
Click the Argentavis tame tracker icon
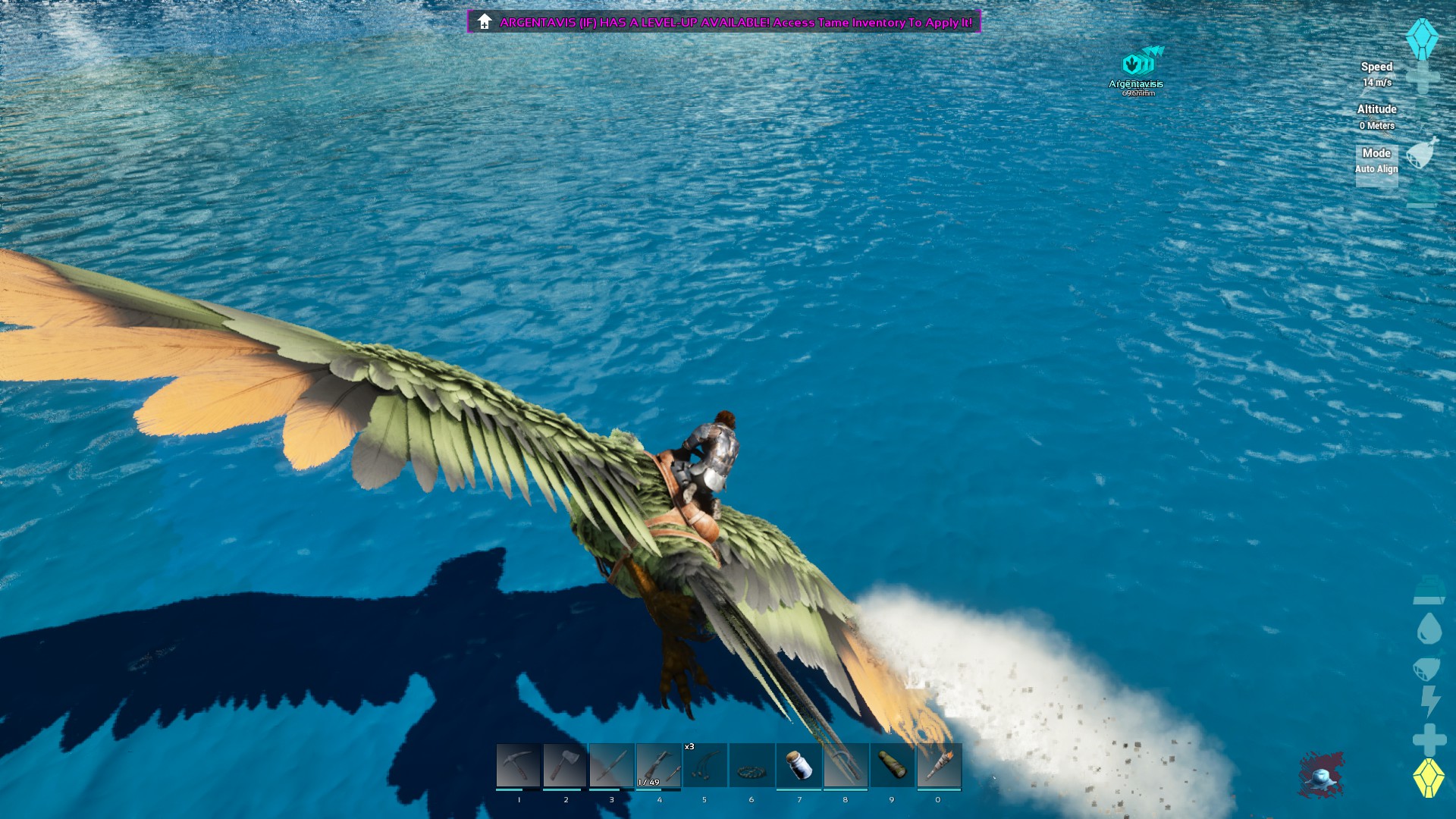click(1137, 62)
